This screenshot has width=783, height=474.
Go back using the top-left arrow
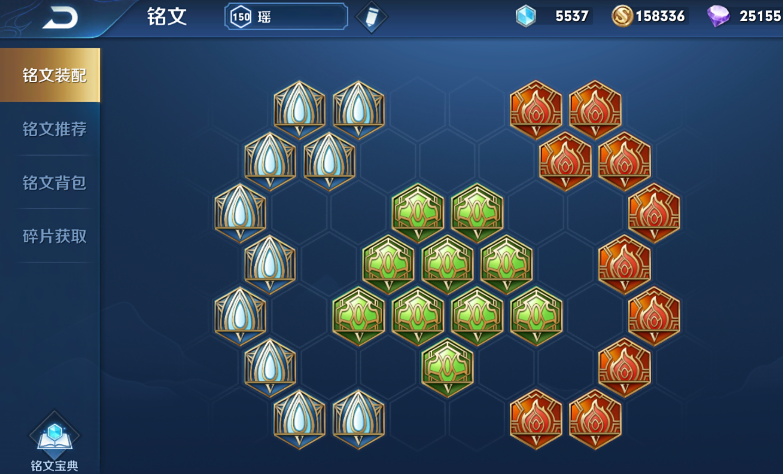pyautogui.click(x=59, y=17)
